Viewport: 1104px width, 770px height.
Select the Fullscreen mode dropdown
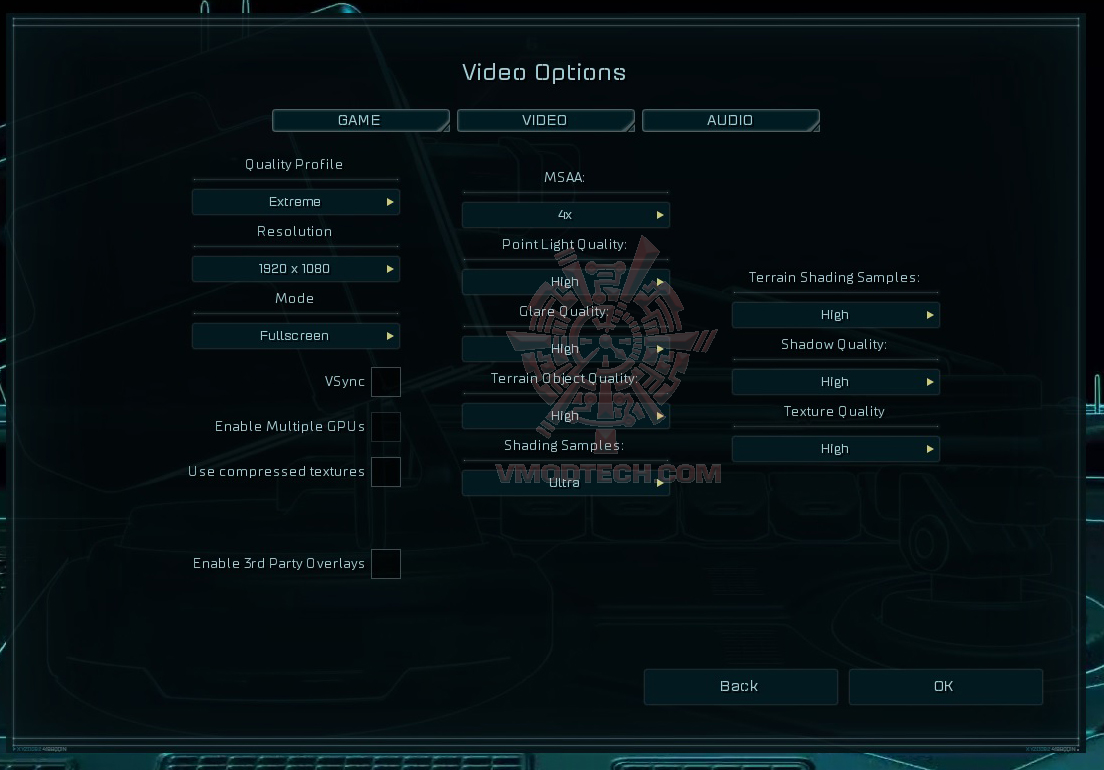coord(296,336)
